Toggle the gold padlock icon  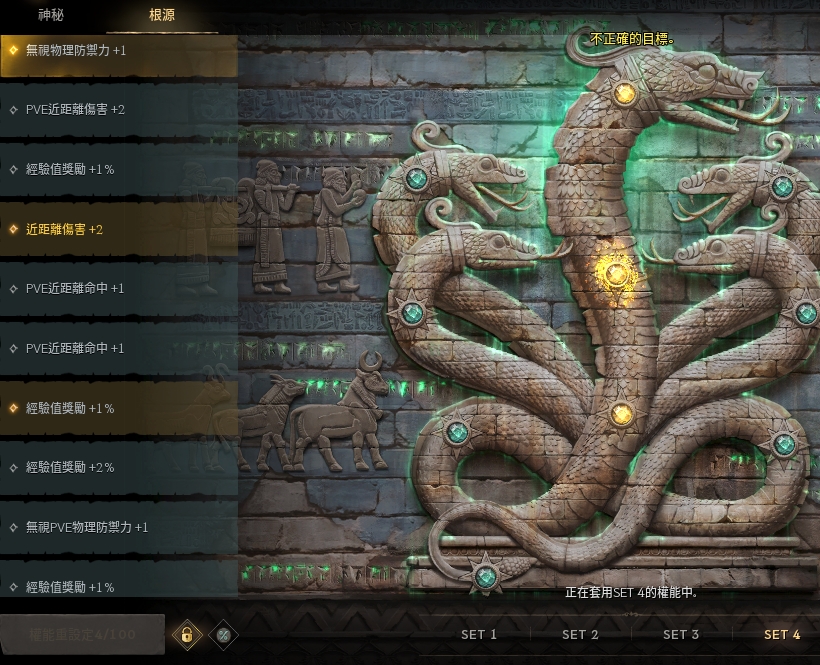click(x=186, y=635)
